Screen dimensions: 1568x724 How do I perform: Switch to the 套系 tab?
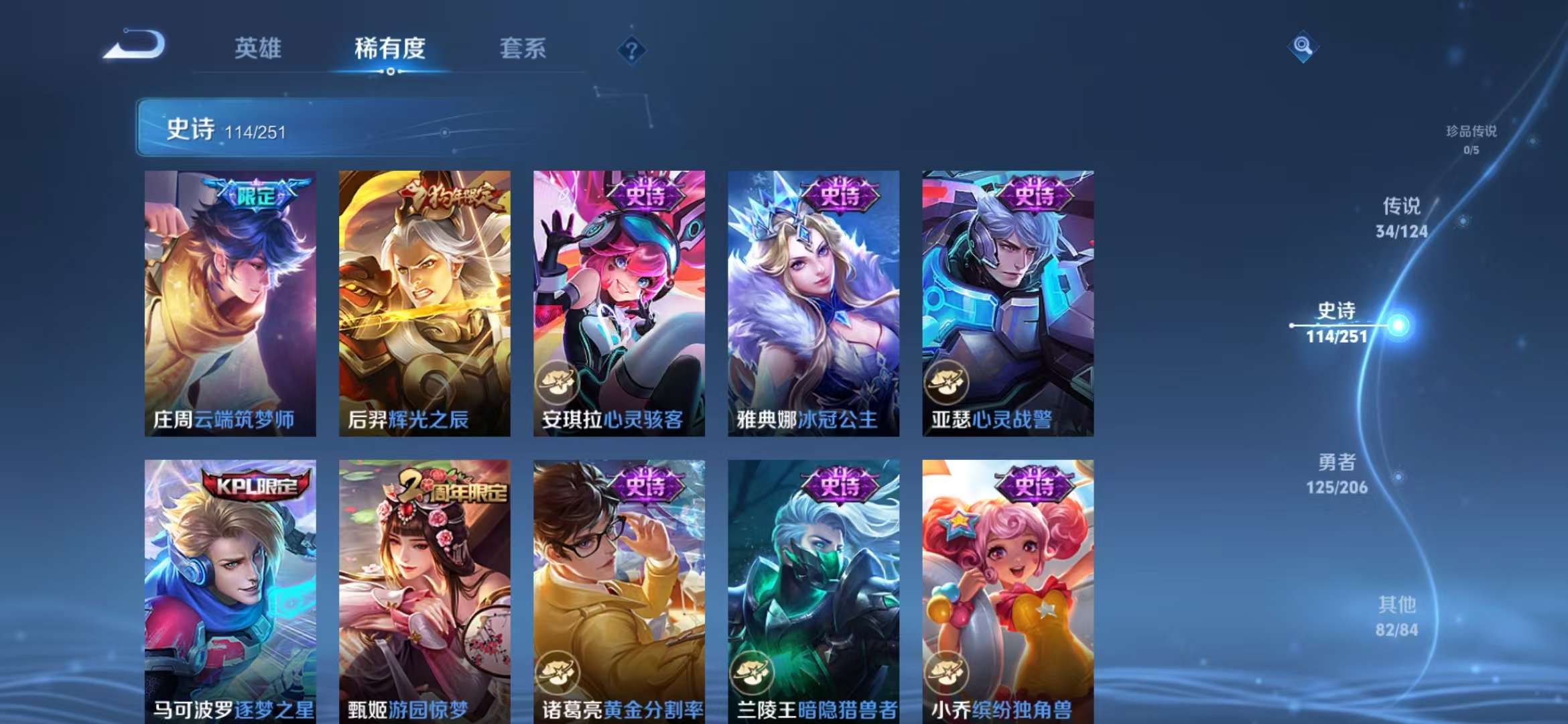[x=521, y=49]
